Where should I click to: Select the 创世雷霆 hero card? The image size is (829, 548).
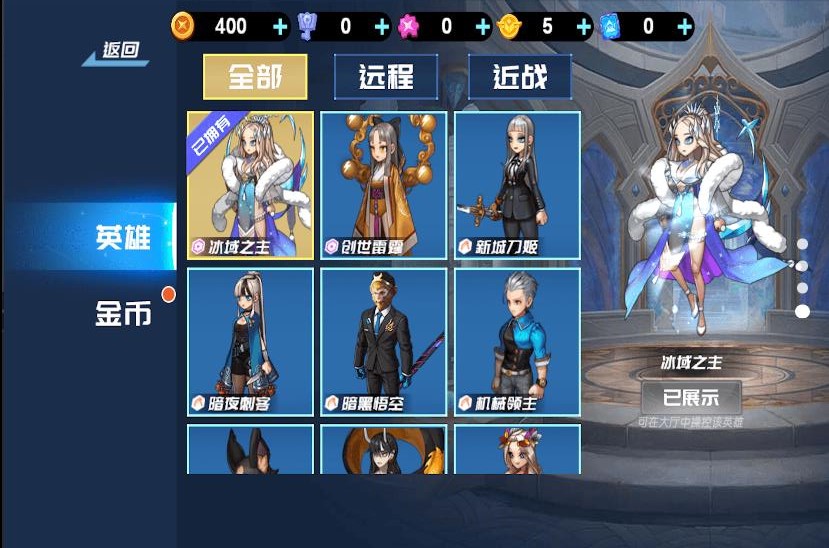click(384, 185)
